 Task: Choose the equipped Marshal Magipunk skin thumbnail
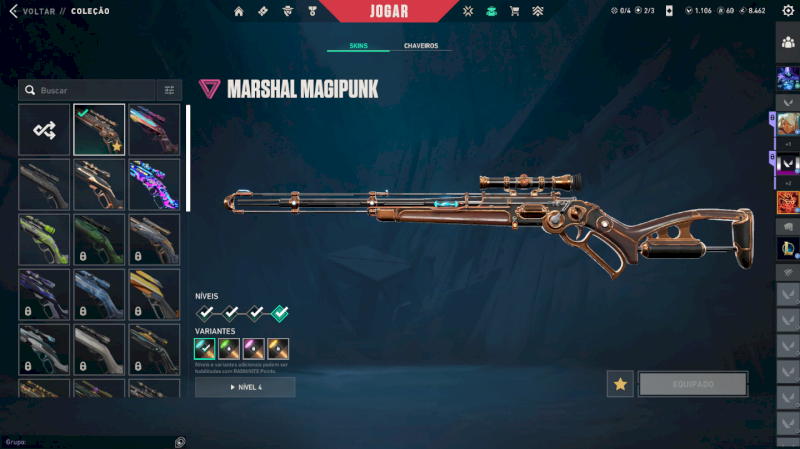(99, 129)
